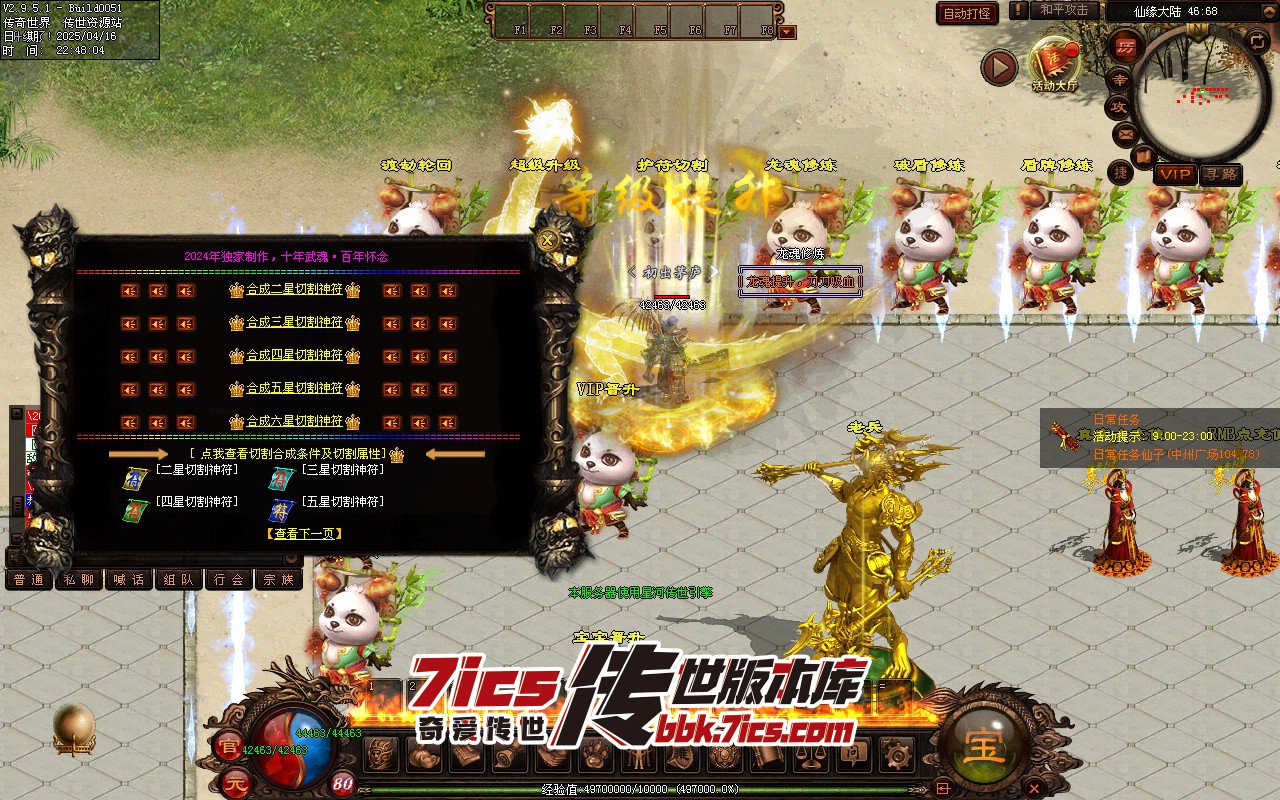The image size is (1280, 800).
Task: Select 合成三星切割神符 synthesis link
Action: (x=294, y=323)
